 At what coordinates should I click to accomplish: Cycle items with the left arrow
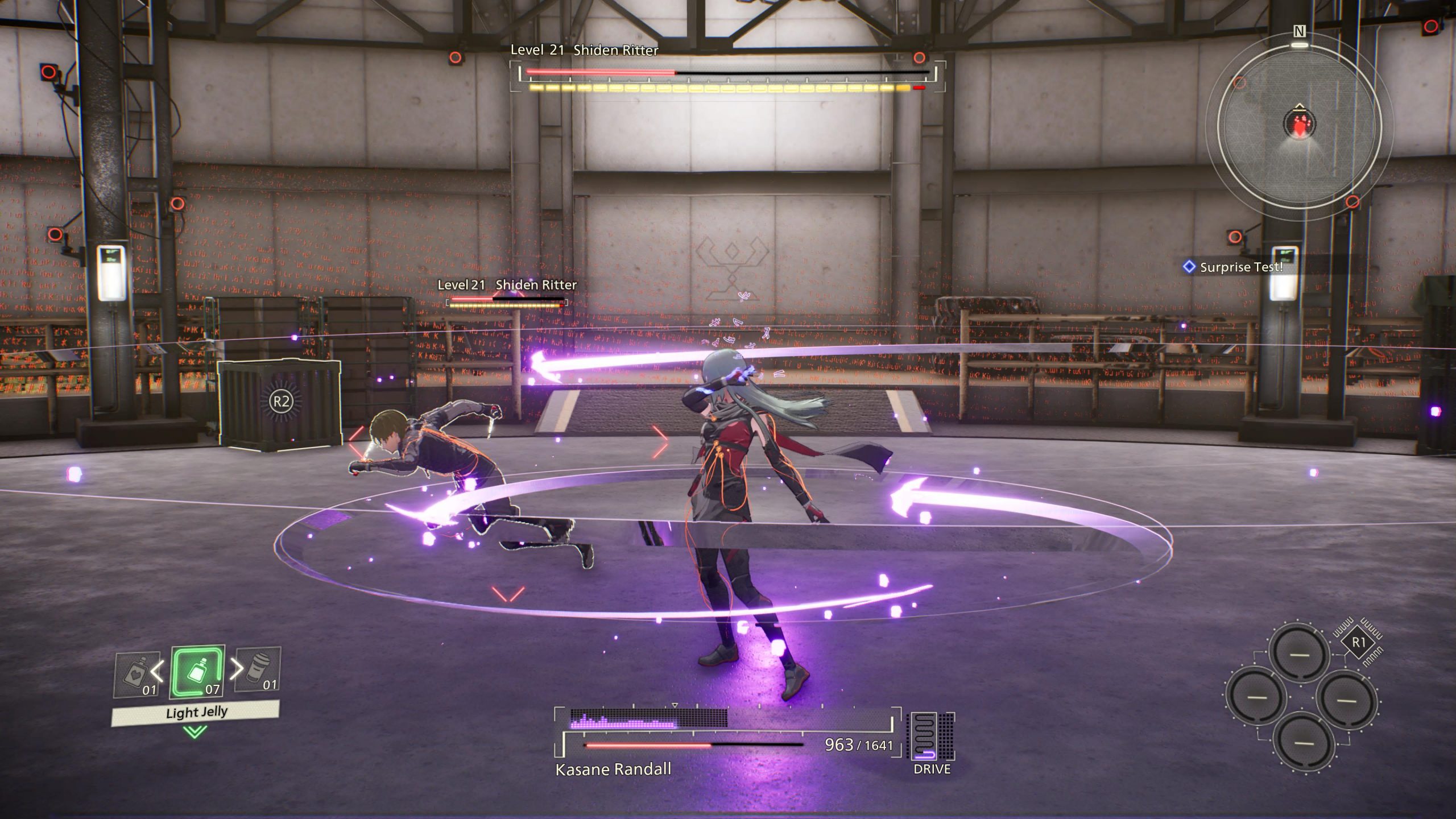tap(158, 671)
